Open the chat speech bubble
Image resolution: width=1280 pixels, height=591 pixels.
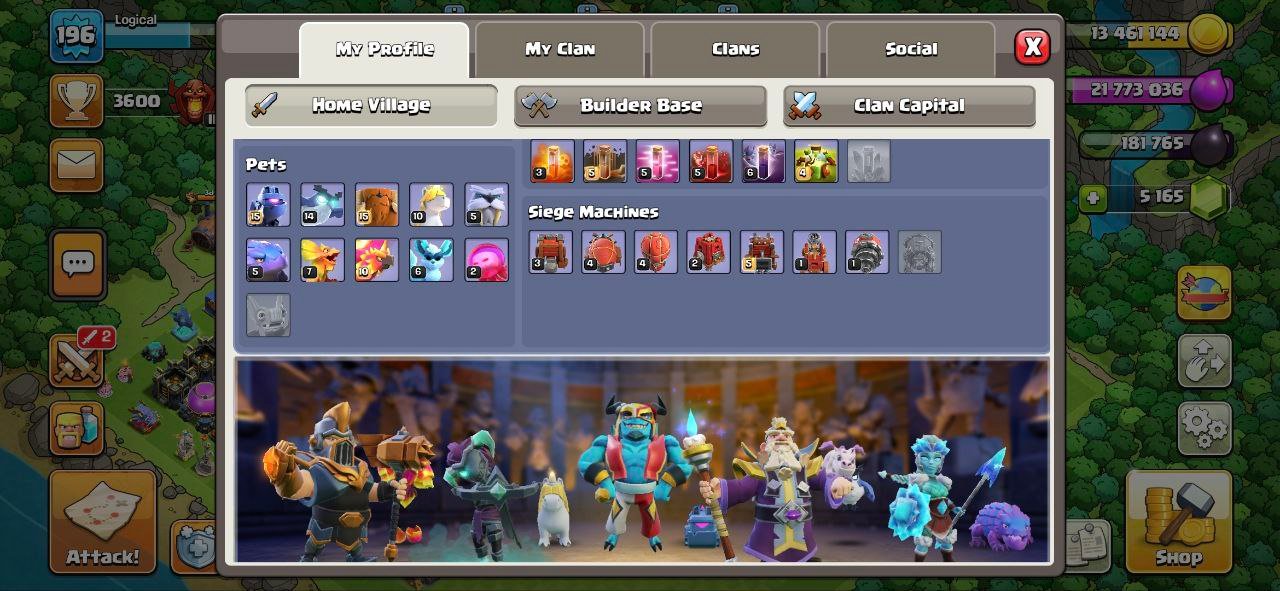point(77,264)
